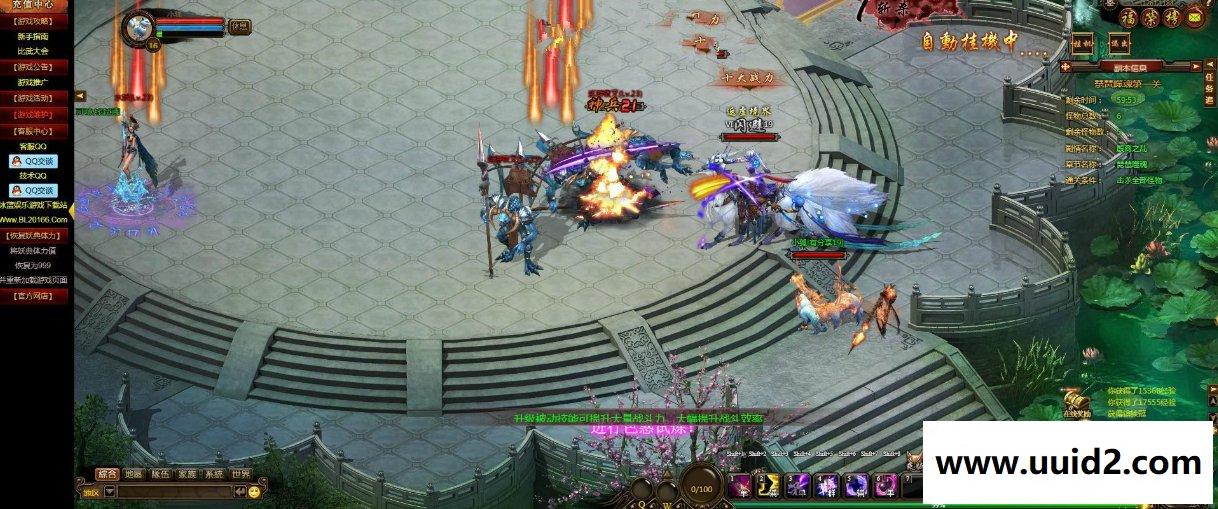Switch chat to the 系统 tab
1218x509 pixels.
coord(213,474)
